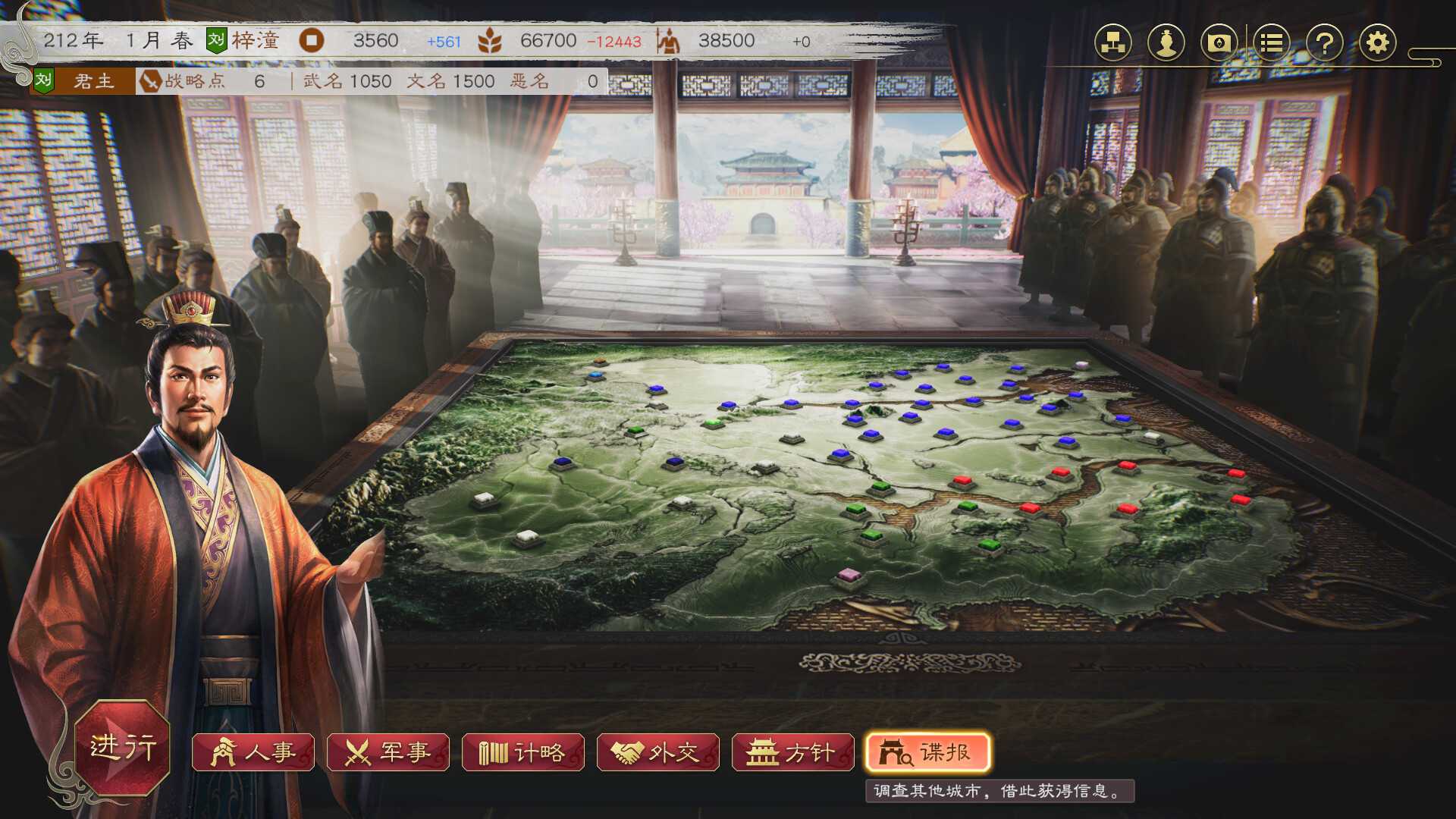This screenshot has width=1456, height=819.
Task: Open the 人事 personnel menu
Action: point(254,752)
